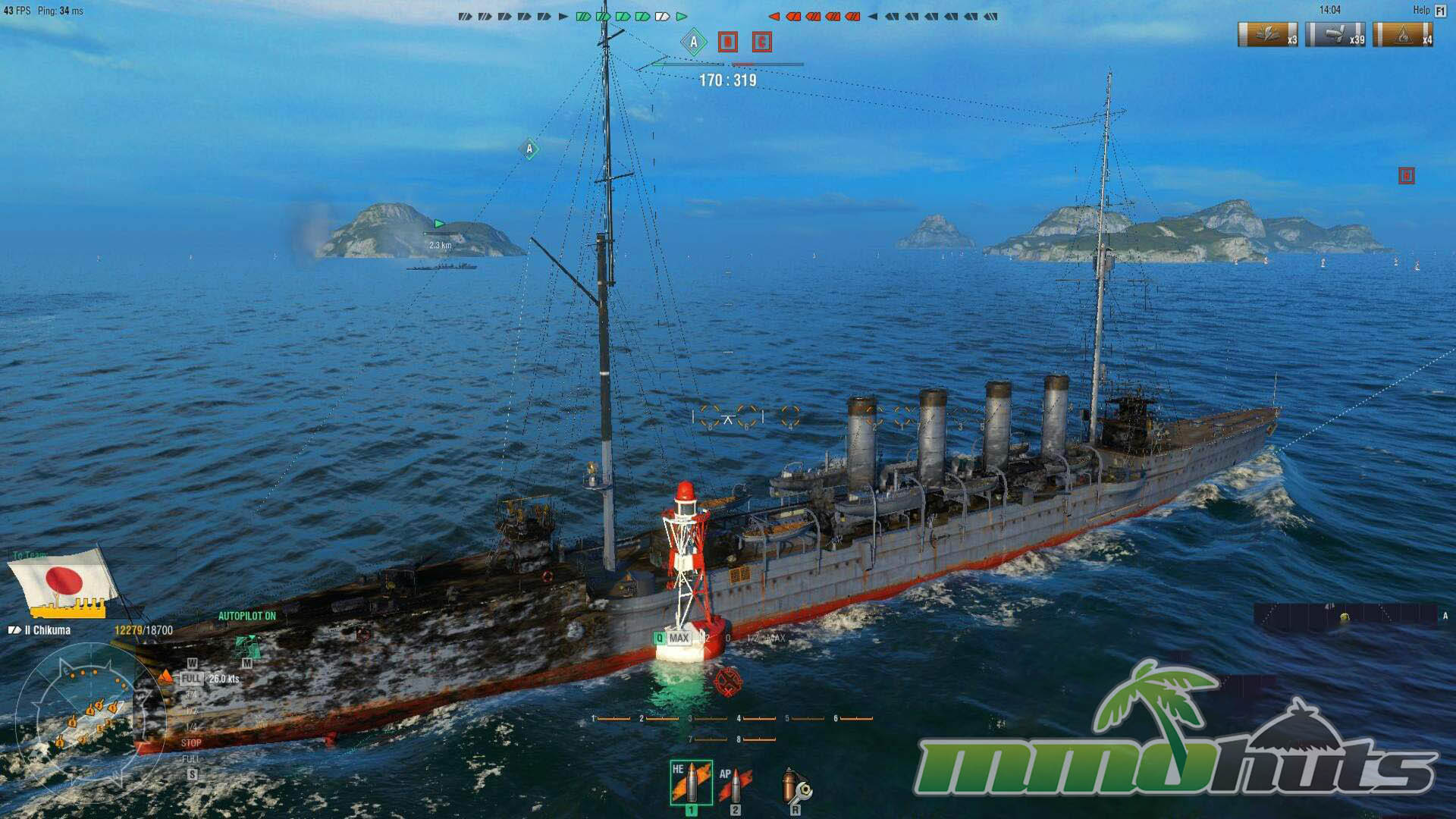Click the x4 fire ribbon badge

[x=1403, y=35]
